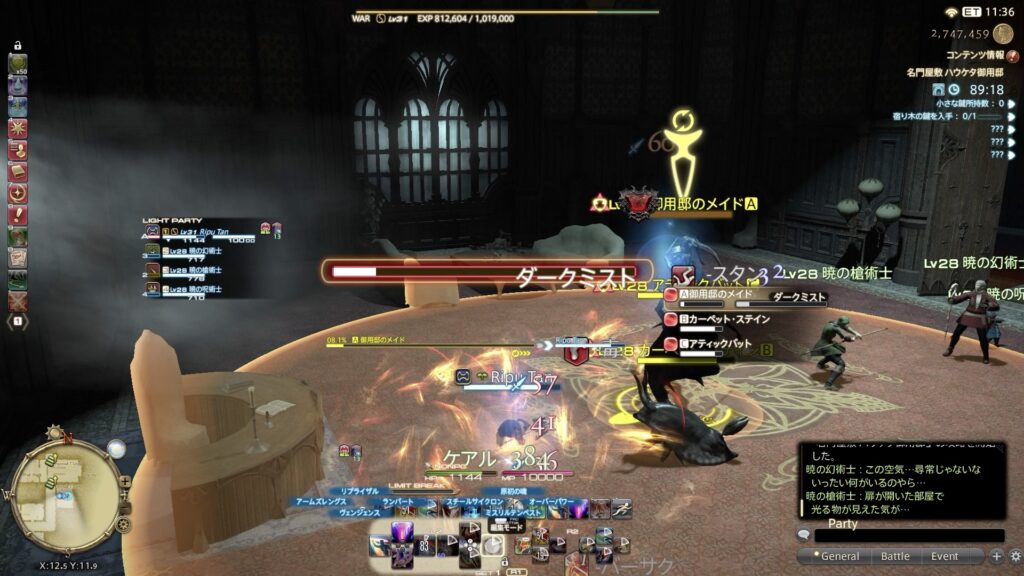Screen dimensions: 1024x576
Task: Open the Battle chat tab
Action: 895,556
